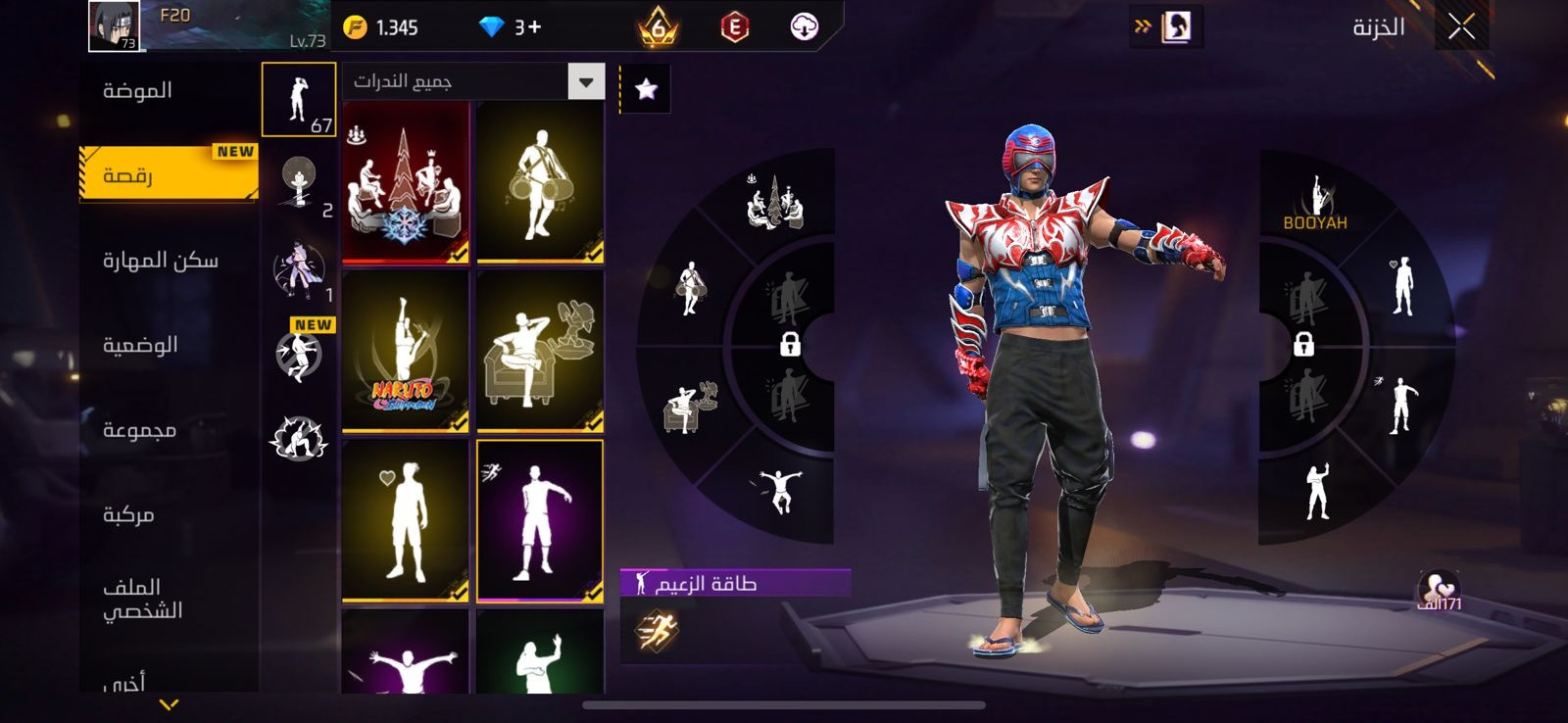Screen dimensions: 1568x723
Task: Toggle the star favorites filter
Action: [x=646, y=90]
